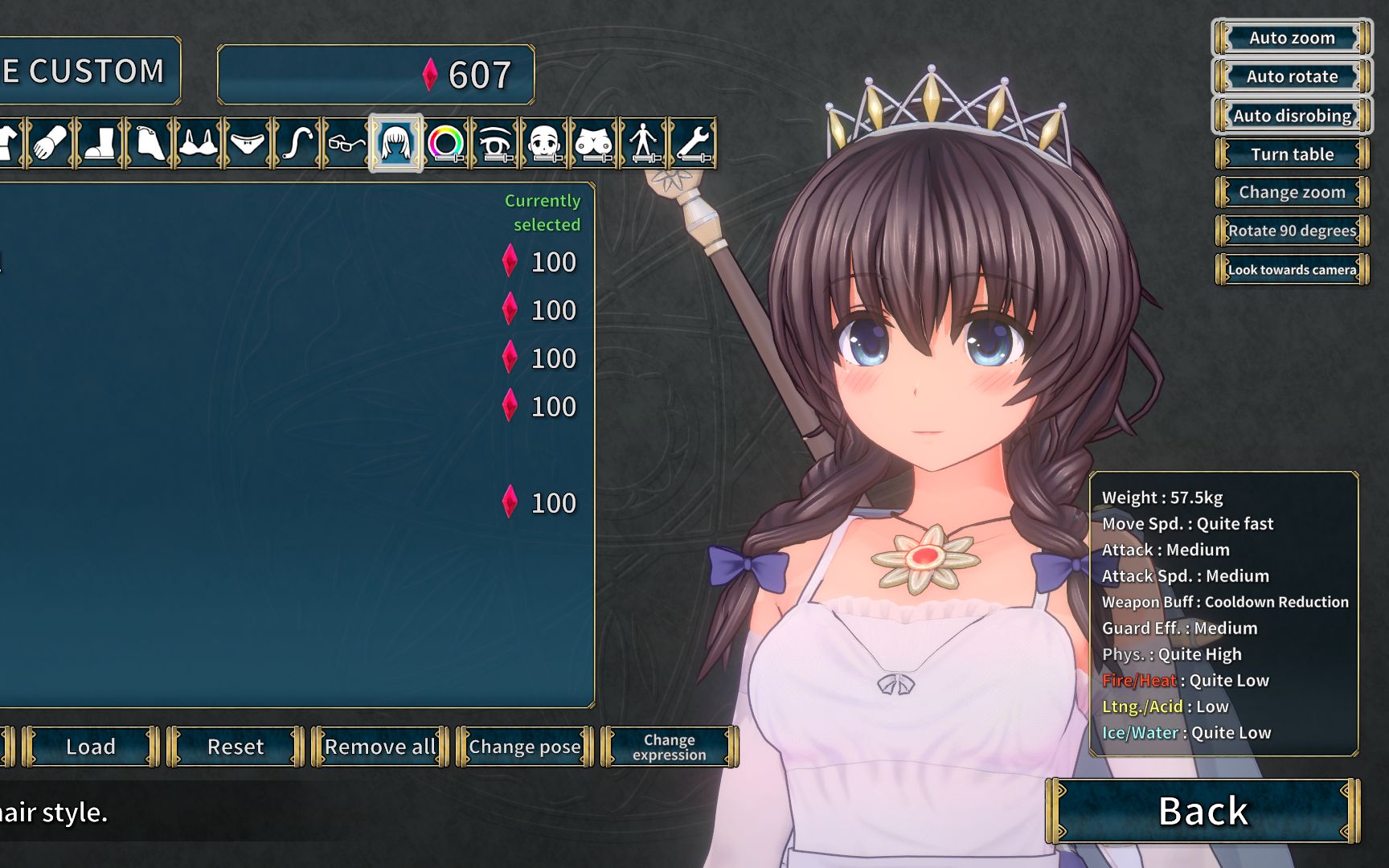Change the character's pose

click(524, 747)
